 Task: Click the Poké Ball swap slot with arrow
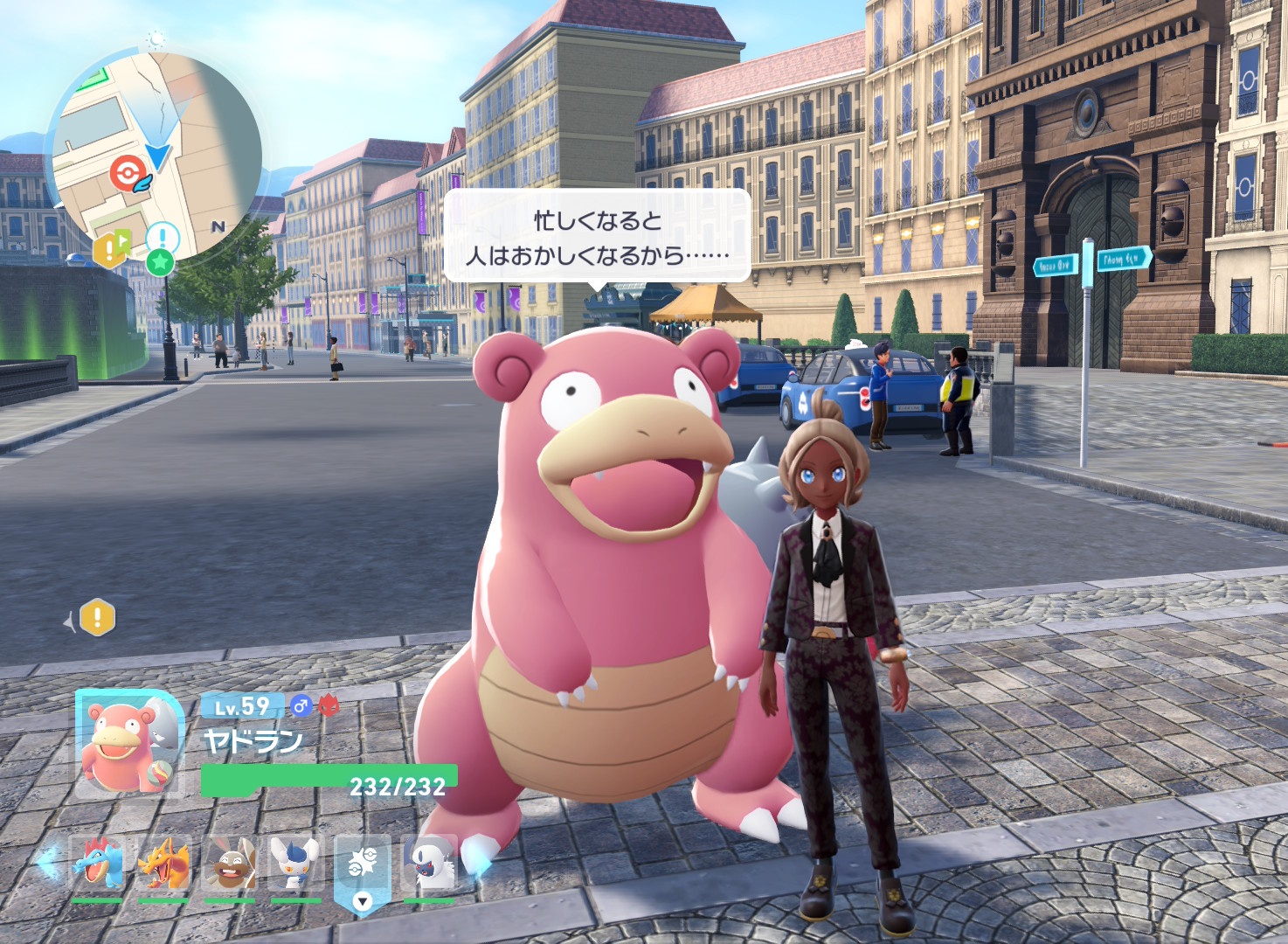(x=362, y=870)
